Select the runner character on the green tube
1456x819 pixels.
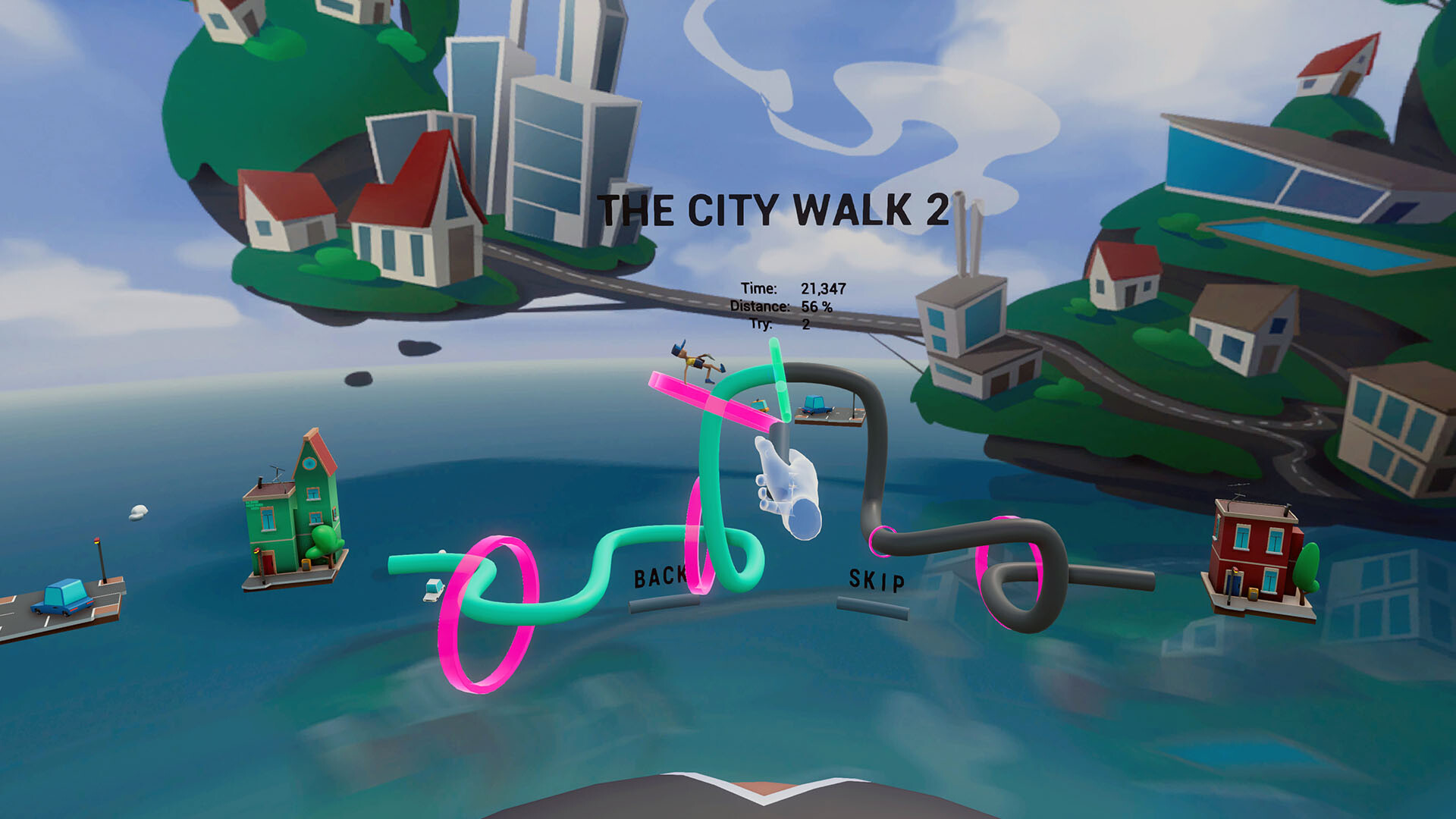point(694,362)
